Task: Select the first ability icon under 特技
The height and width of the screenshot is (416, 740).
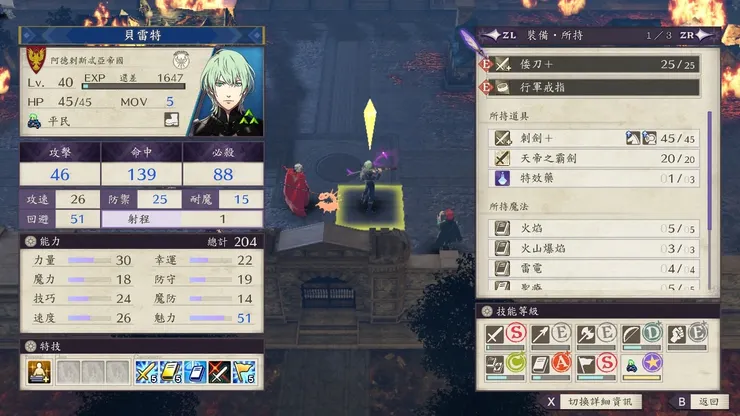Action: point(40,373)
